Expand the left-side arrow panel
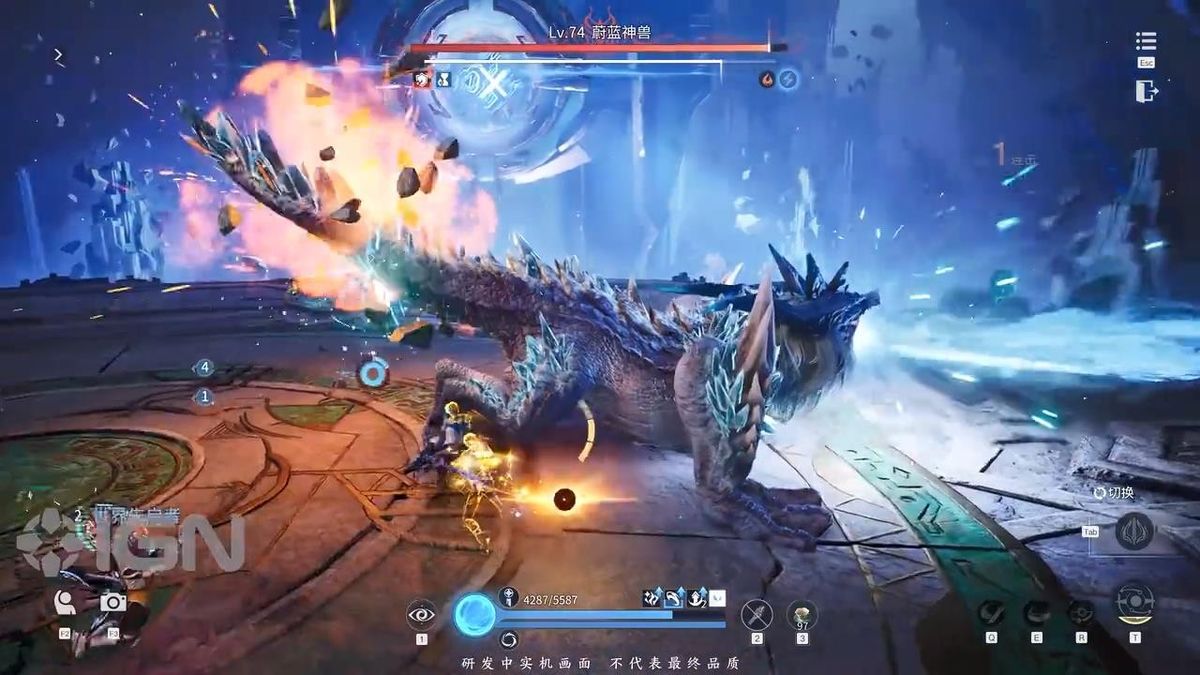1200x675 pixels. pyautogui.click(x=59, y=56)
